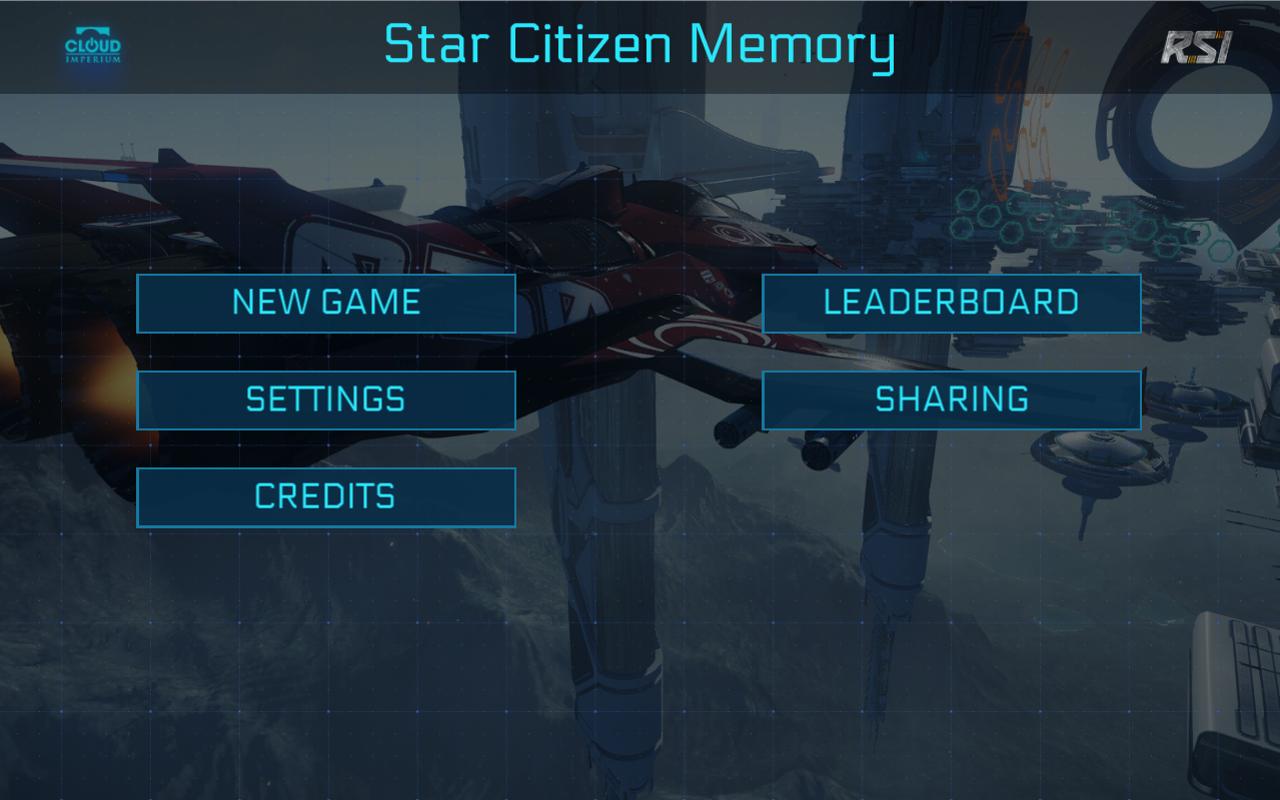Open the Sharing options
Screen dimensions: 1280x800
click(951, 400)
